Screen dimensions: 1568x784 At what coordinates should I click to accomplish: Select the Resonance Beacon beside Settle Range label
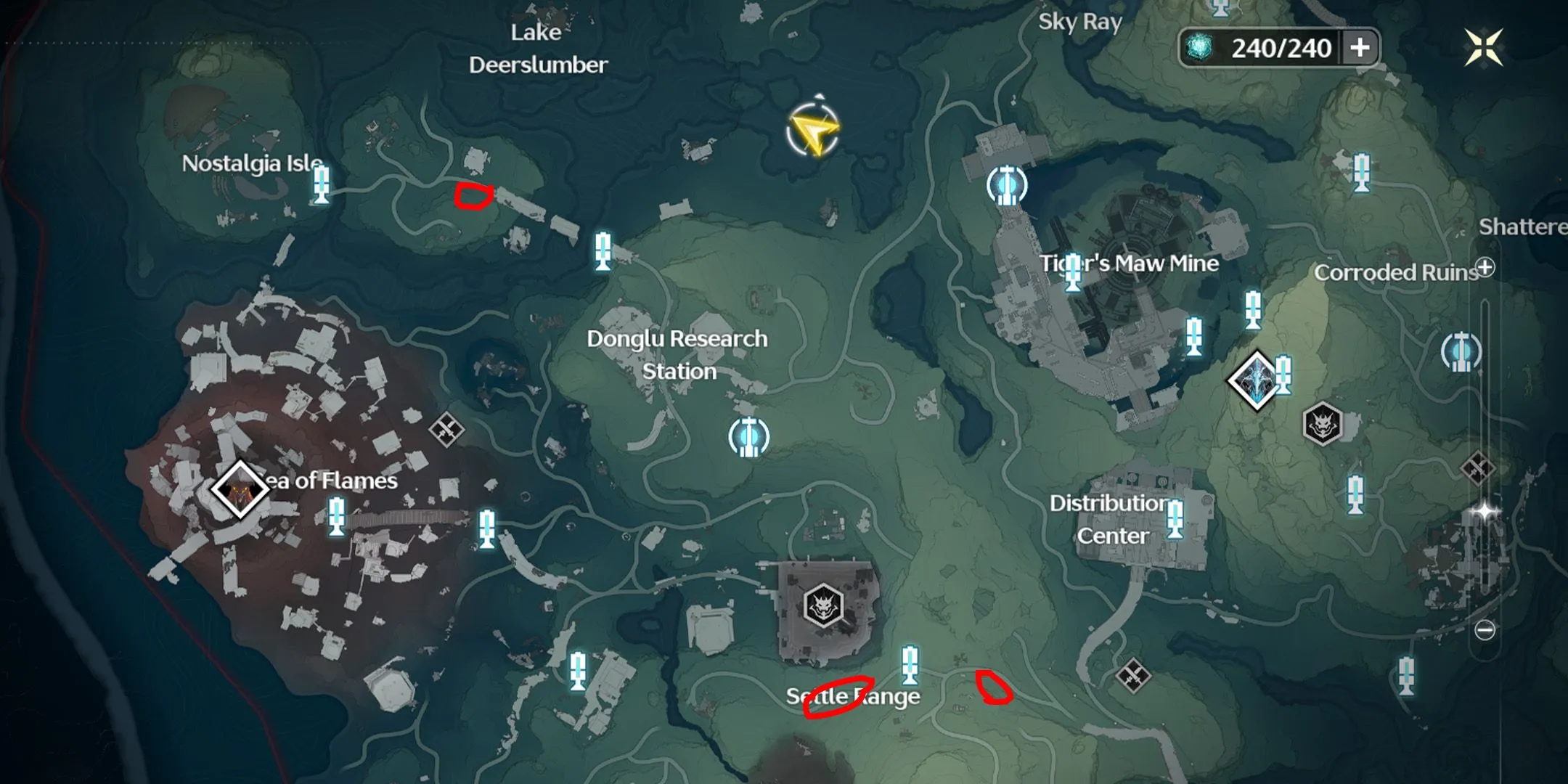pyautogui.click(x=910, y=665)
